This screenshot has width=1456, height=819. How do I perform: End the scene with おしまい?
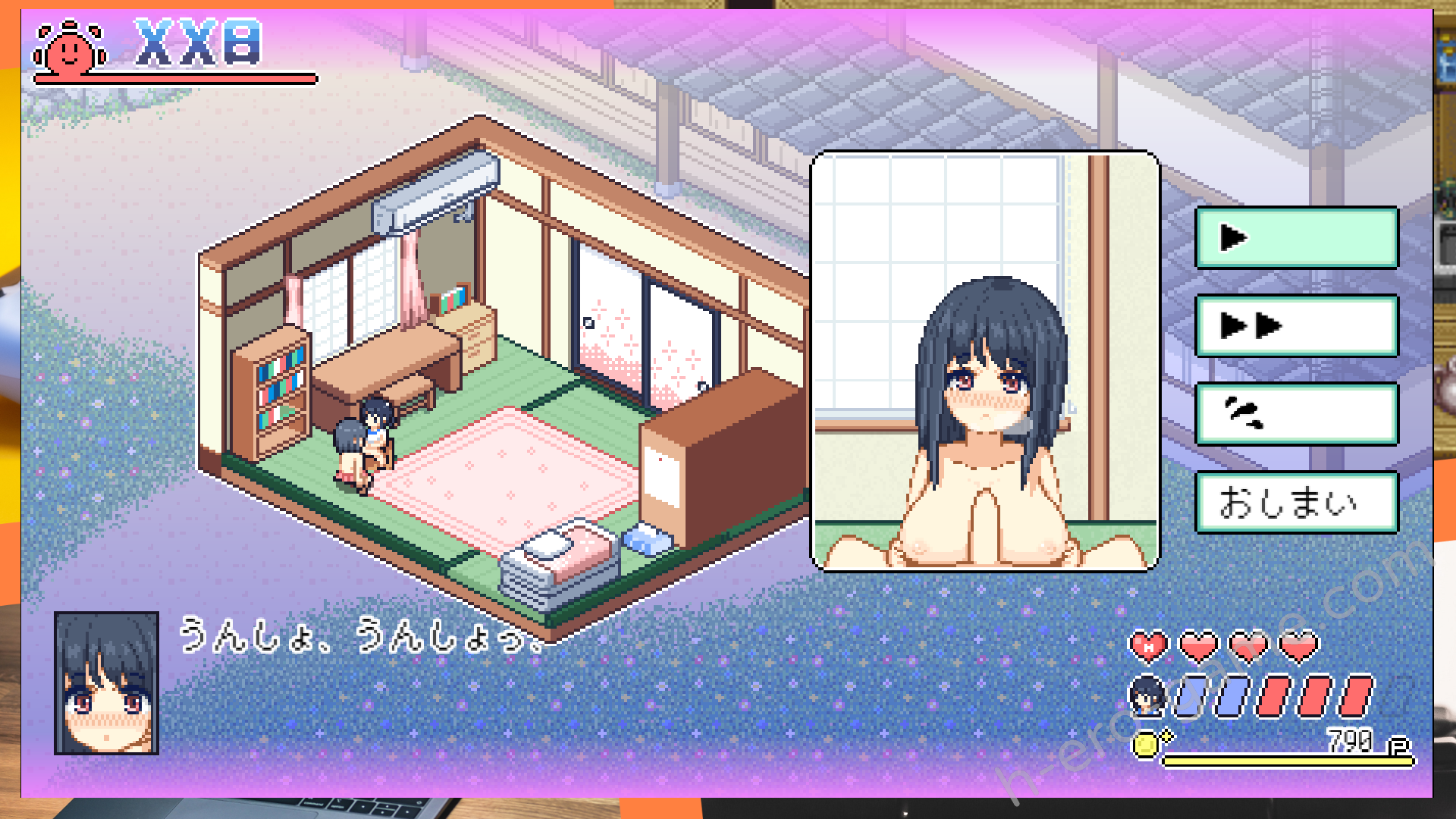point(1297,502)
